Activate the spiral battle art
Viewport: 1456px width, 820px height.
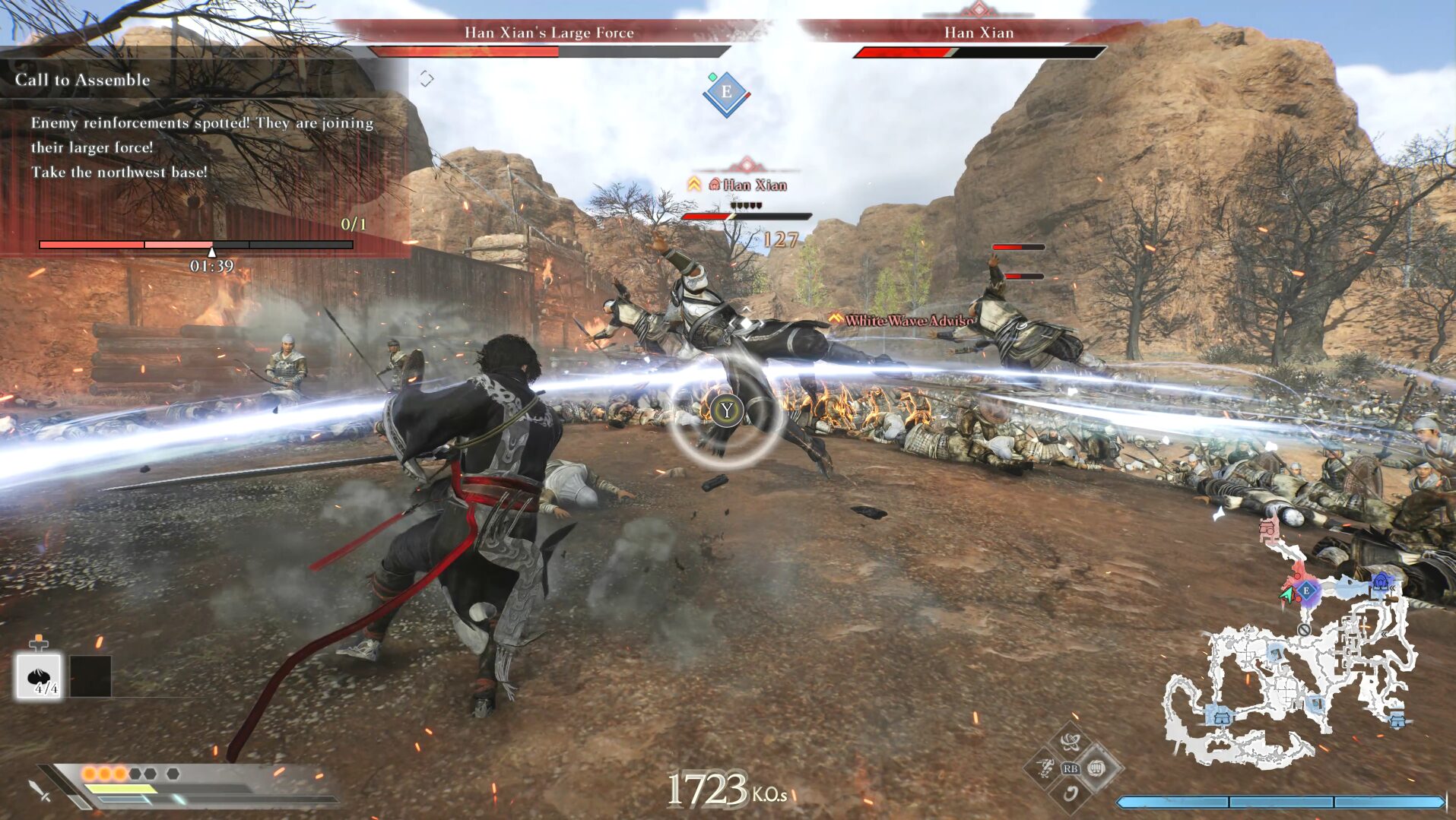click(1071, 794)
